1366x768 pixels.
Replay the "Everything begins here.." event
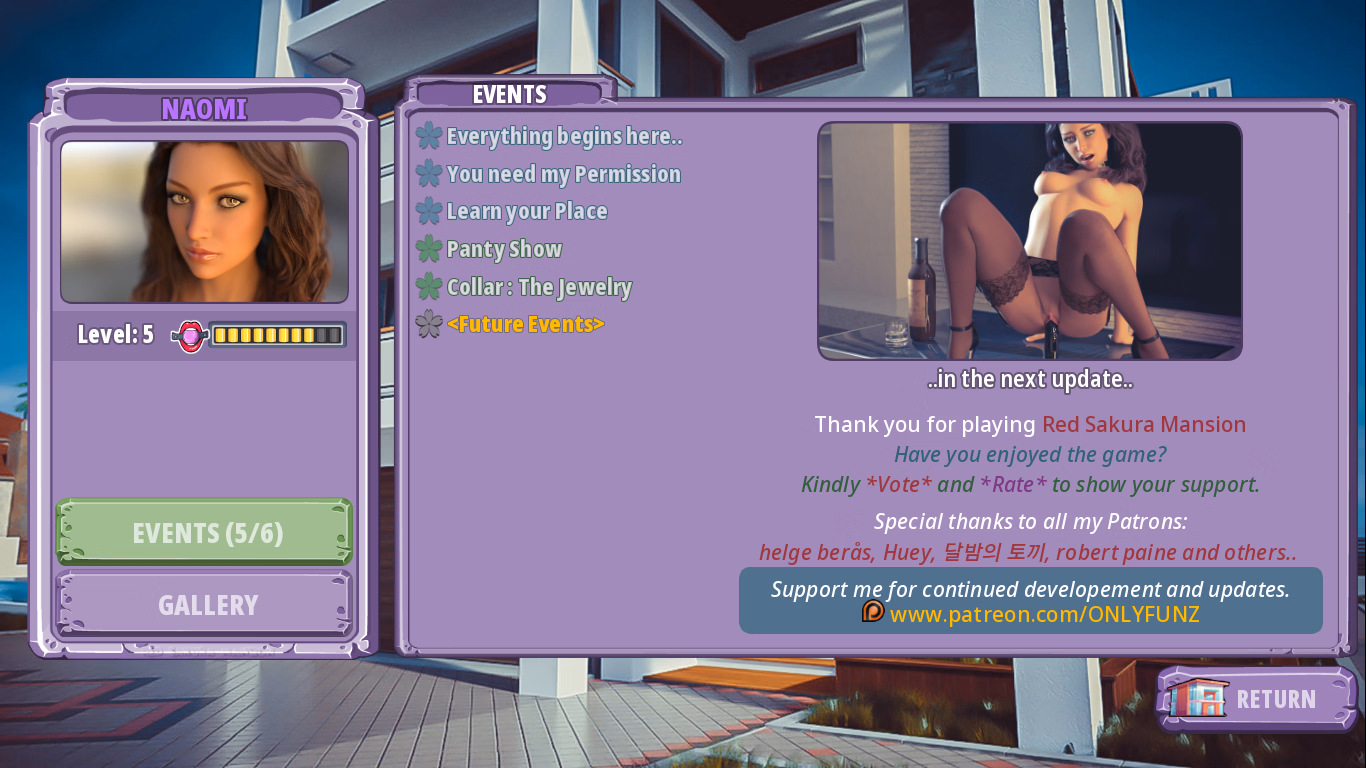(x=565, y=137)
